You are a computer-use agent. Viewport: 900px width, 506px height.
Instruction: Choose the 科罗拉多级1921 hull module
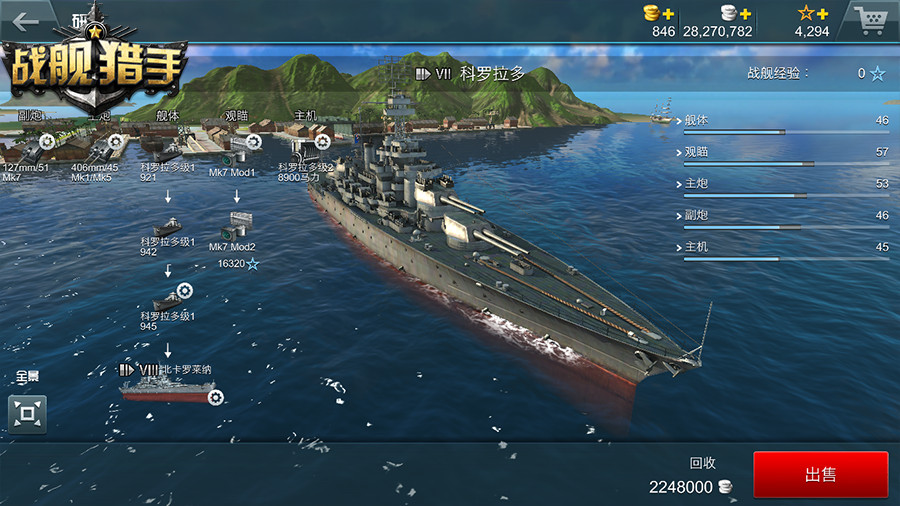click(167, 148)
